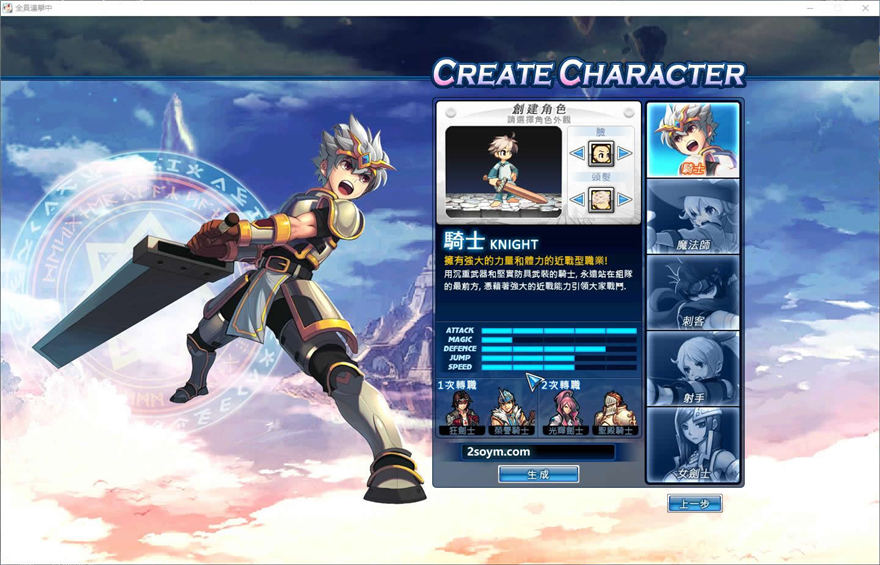View the 狂劍士 job advancement icon

coord(461,412)
